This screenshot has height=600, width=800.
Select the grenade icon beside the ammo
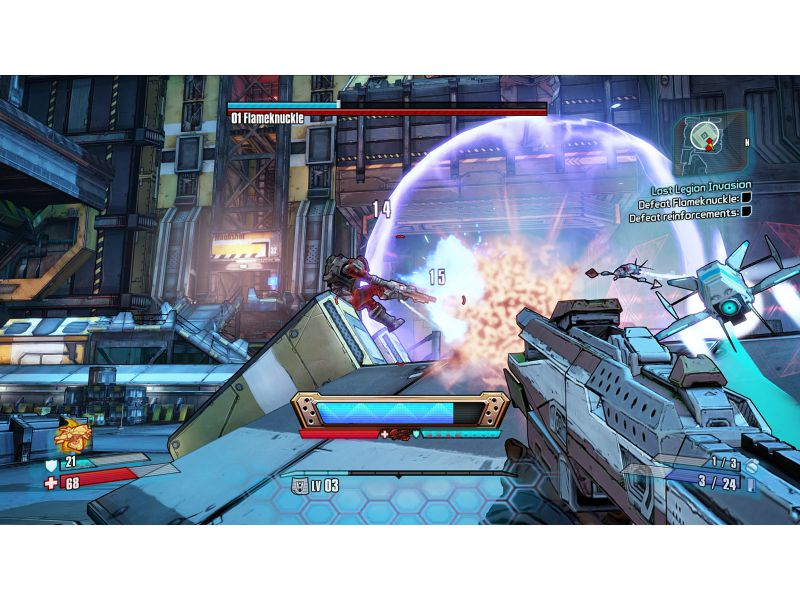pos(750,464)
